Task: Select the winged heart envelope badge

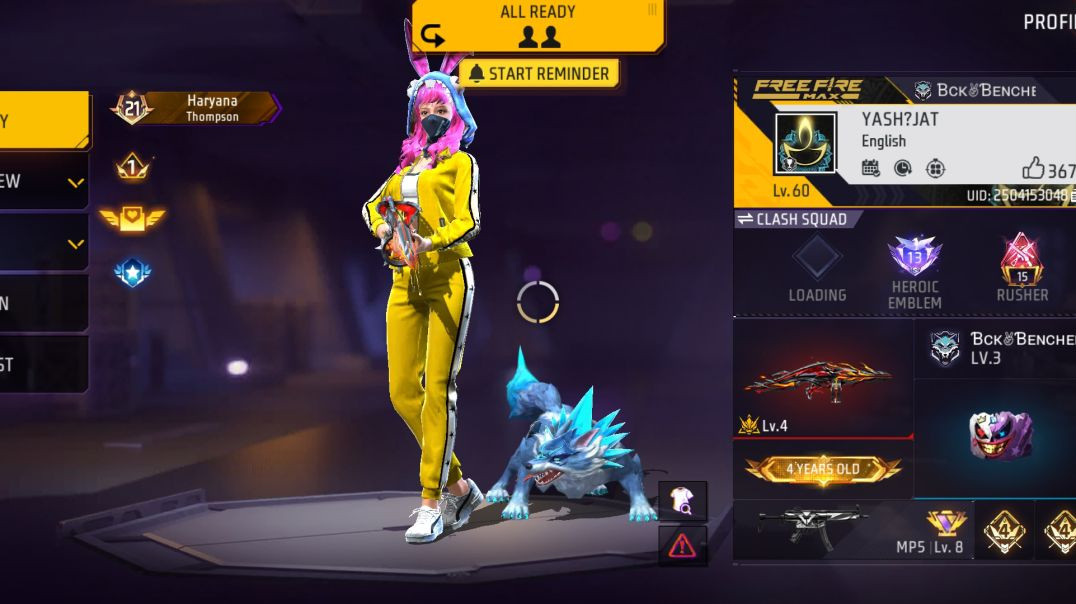Action: coord(132,219)
